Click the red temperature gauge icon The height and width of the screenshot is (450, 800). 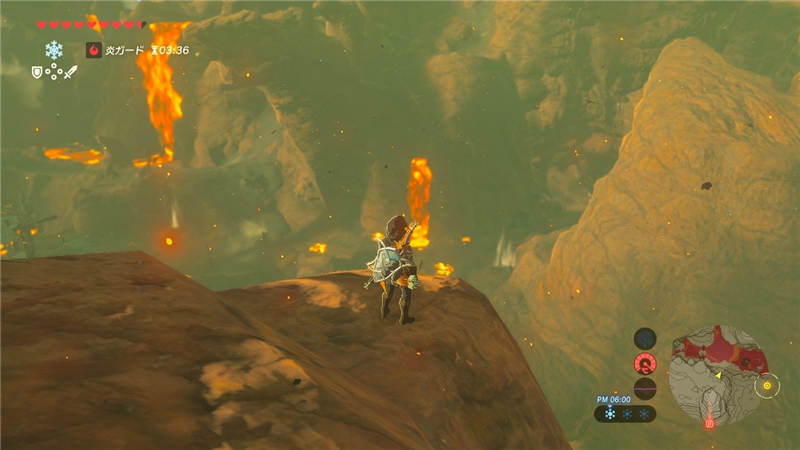pyautogui.click(x=645, y=364)
